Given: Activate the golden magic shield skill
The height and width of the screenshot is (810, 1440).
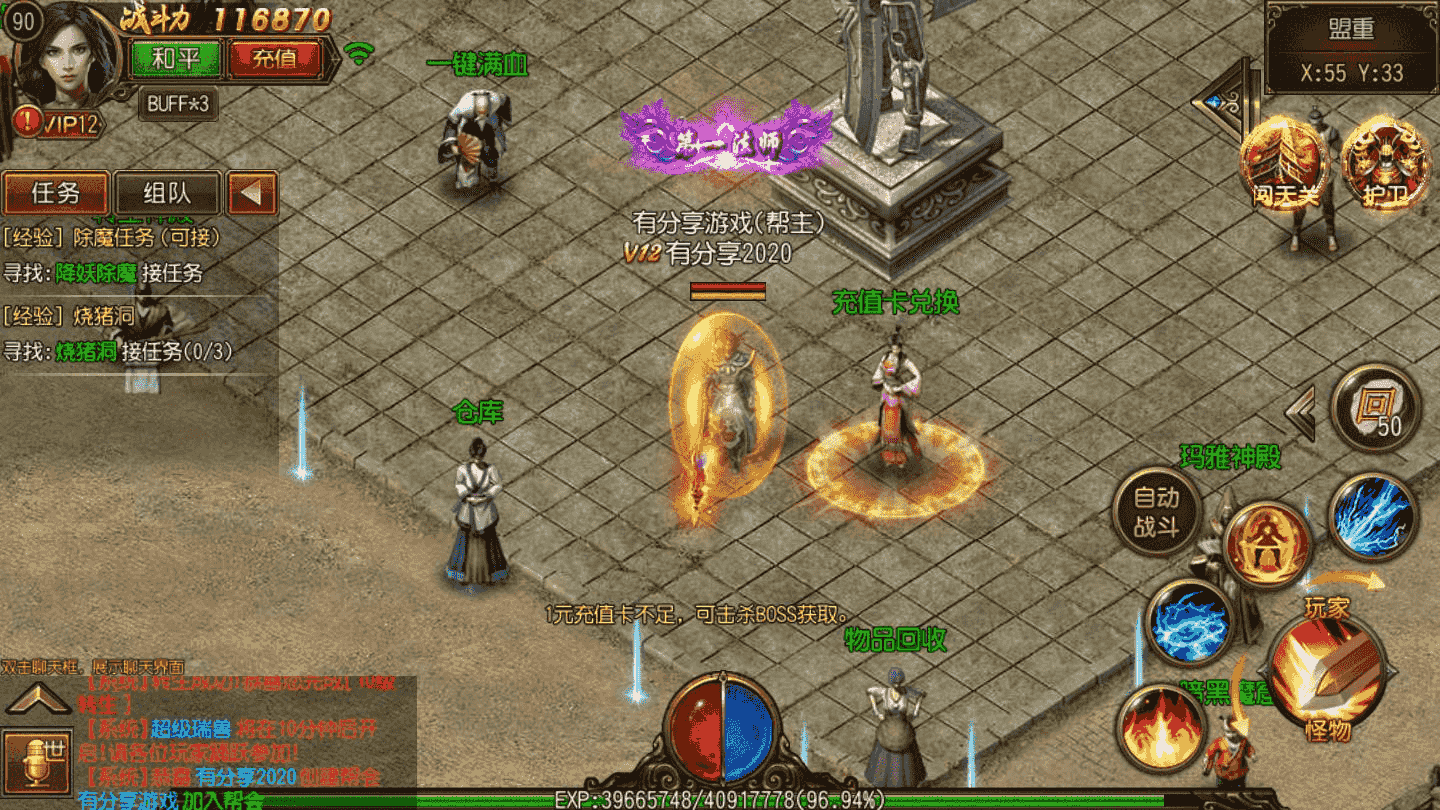Looking at the screenshot, I should 1267,546.
